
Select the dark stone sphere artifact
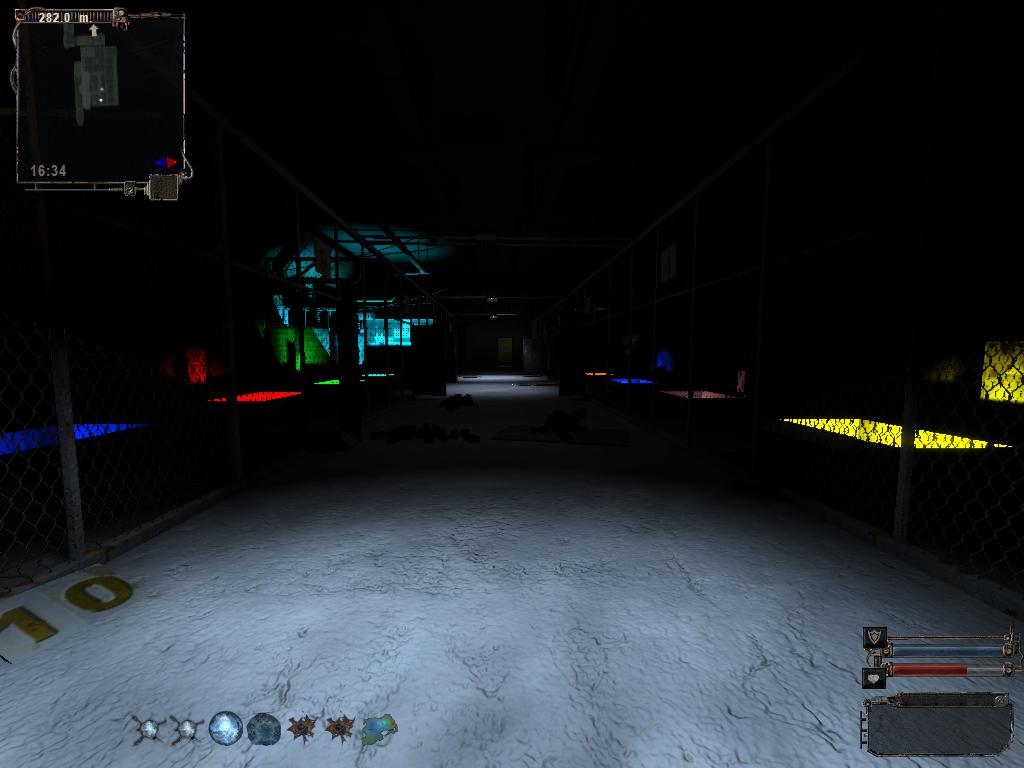click(263, 729)
